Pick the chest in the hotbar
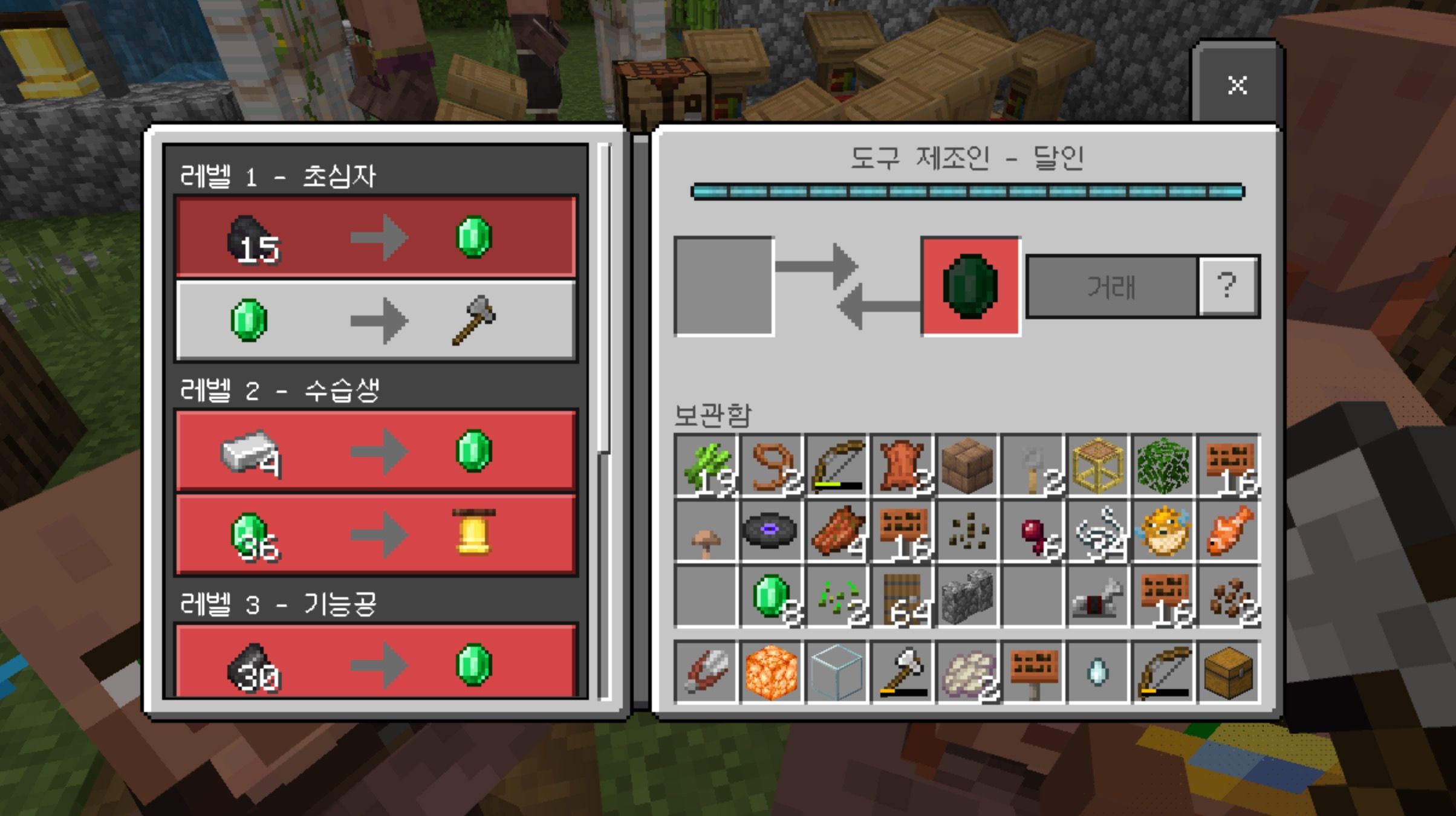1456x816 pixels. coord(1229,672)
